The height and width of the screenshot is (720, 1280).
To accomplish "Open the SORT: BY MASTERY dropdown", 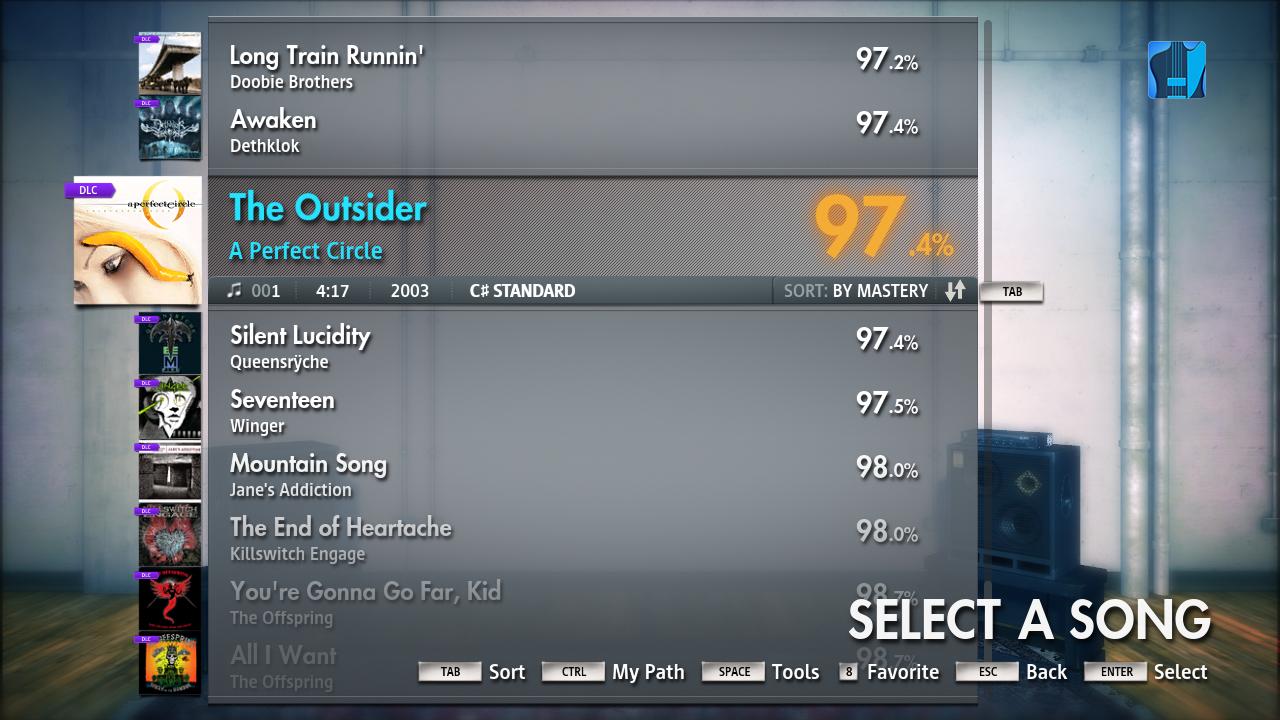I will pyautogui.click(x=855, y=291).
